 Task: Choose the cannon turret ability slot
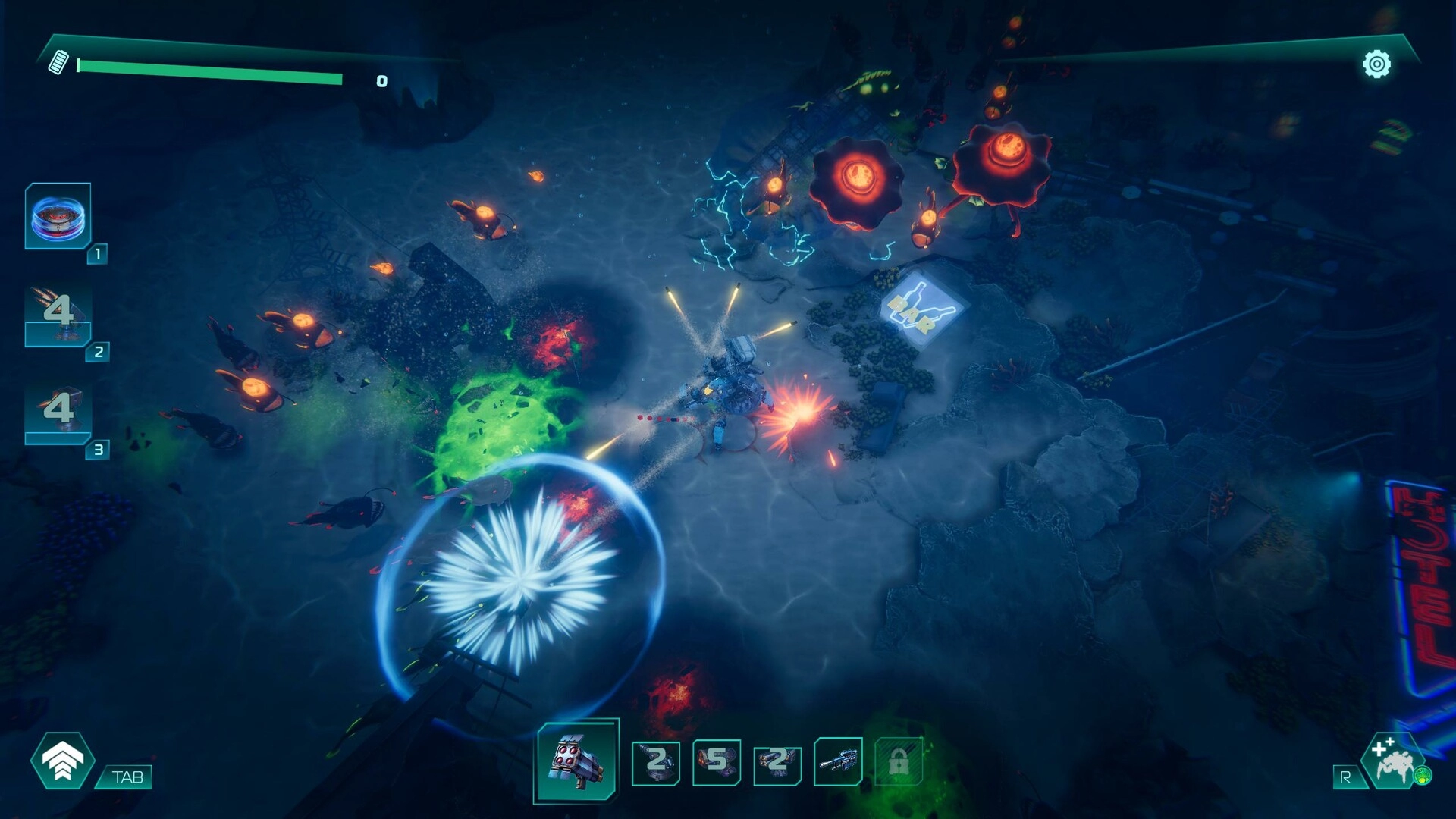pyautogui.click(x=58, y=413)
